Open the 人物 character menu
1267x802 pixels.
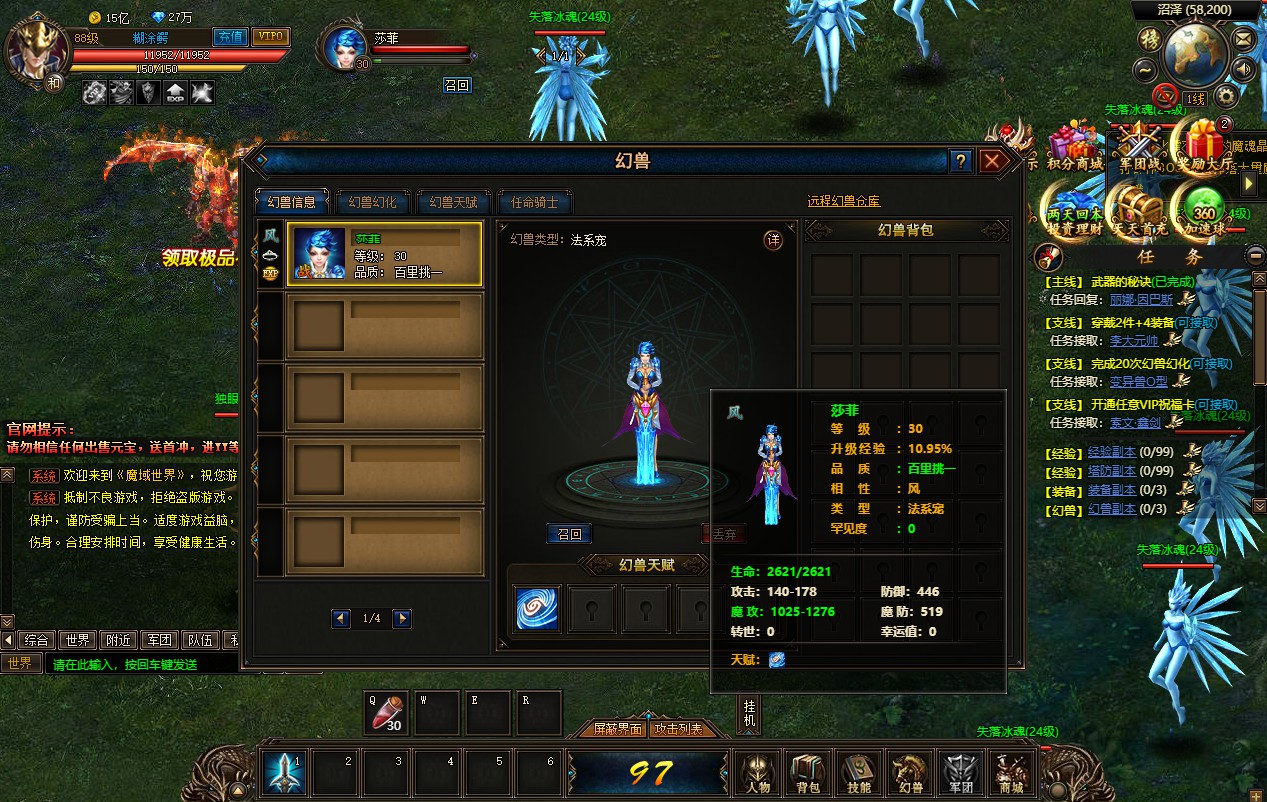click(757, 773)
